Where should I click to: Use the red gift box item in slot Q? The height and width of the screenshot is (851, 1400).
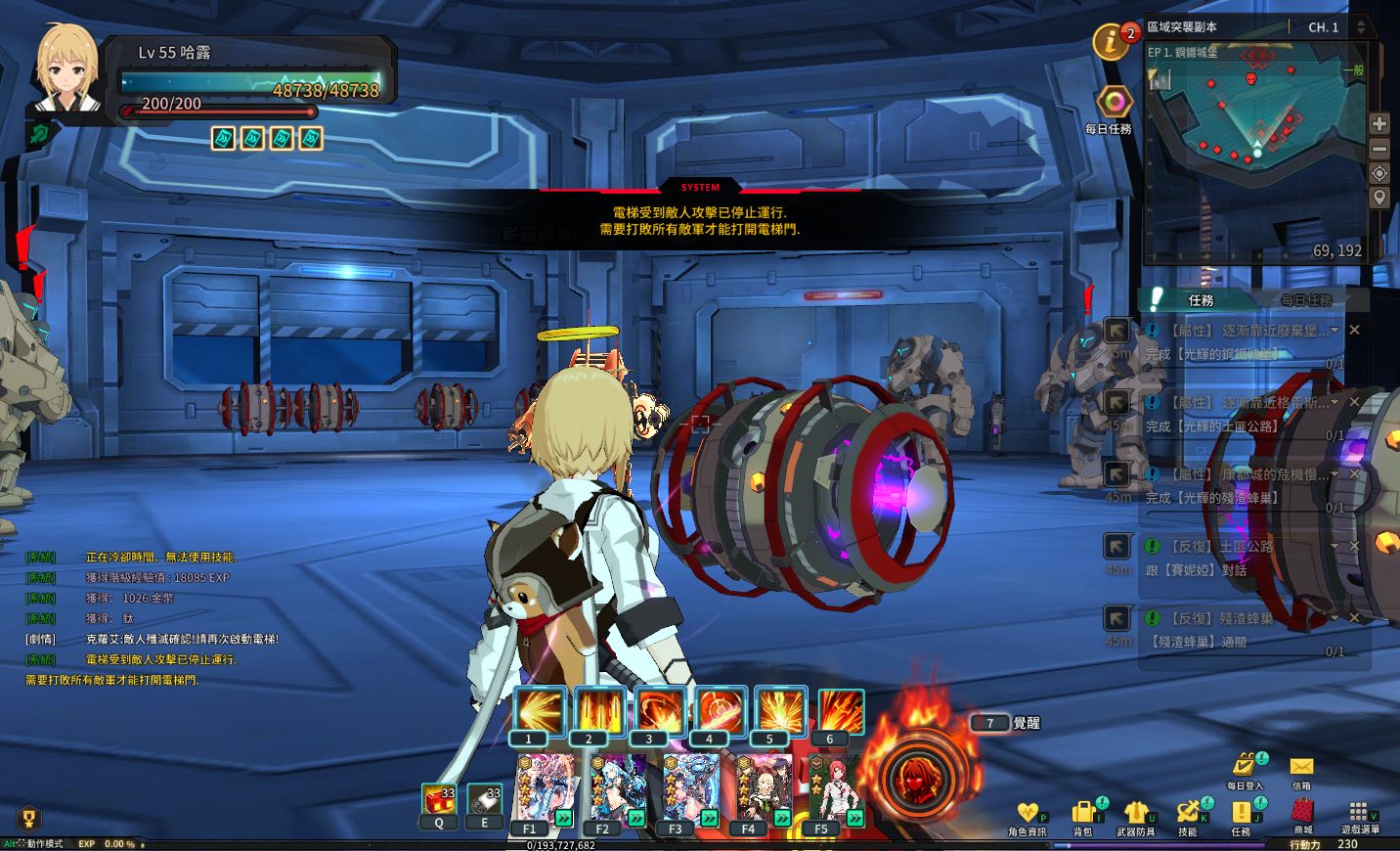[x=439, y=800]
